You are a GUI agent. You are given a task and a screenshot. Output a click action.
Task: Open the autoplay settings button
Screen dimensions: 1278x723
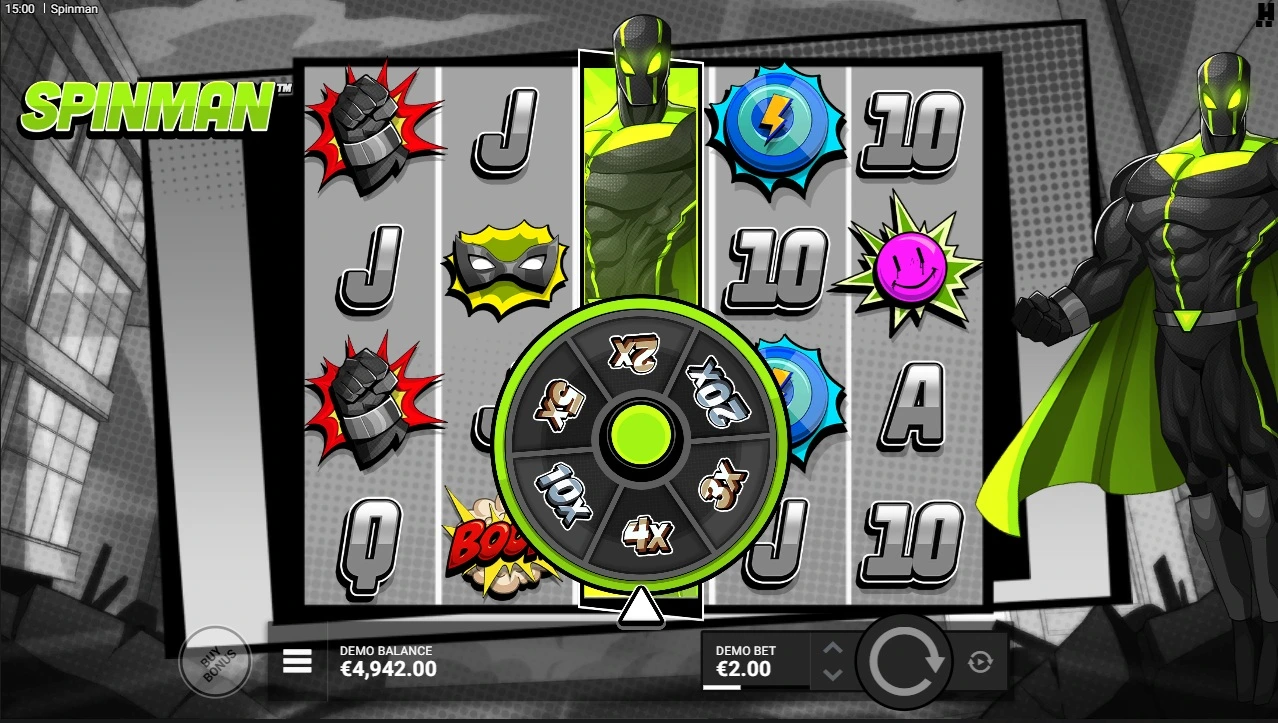[979, 661]
